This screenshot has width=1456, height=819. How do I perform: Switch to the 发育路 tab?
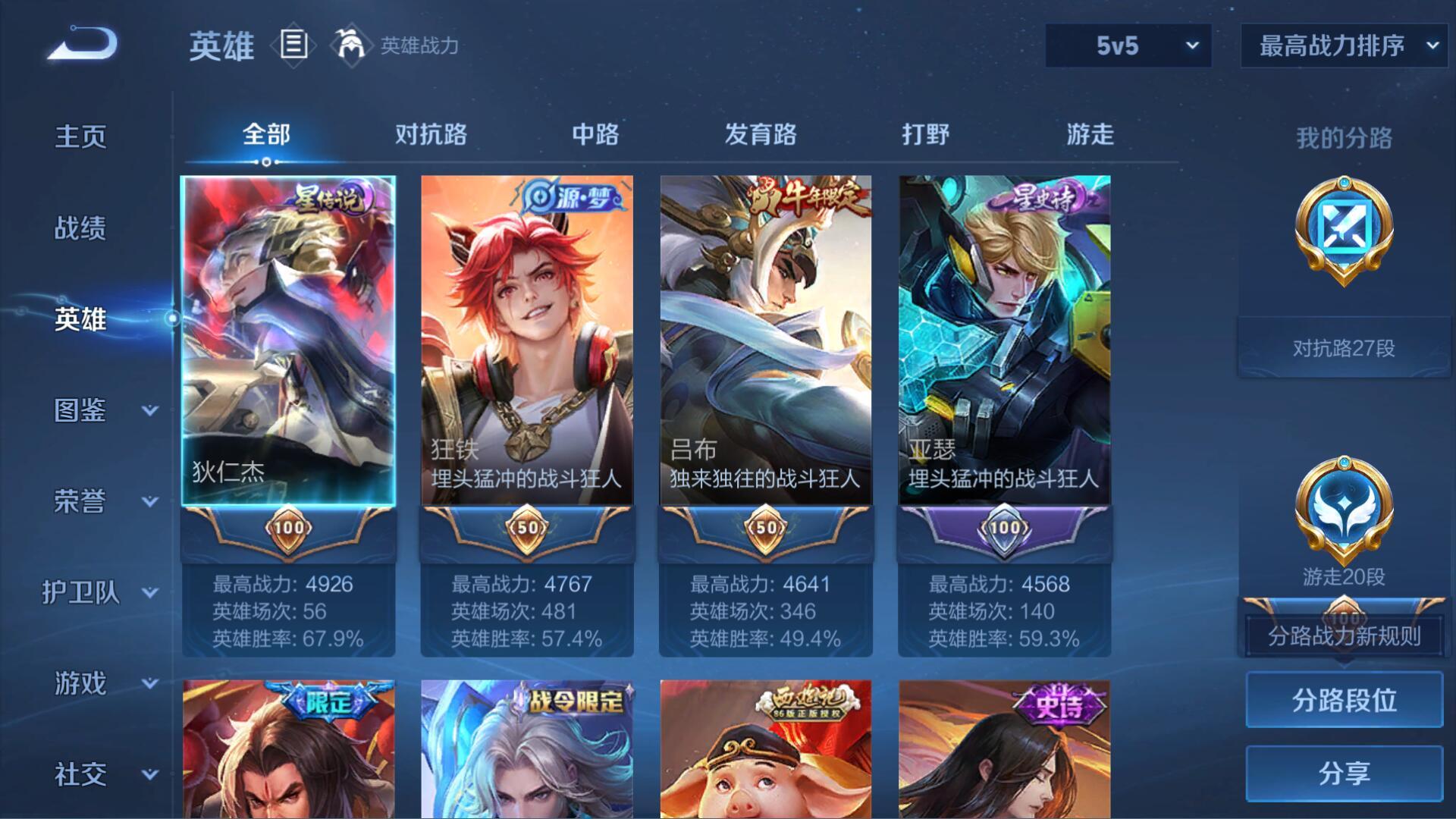click(761, 135)
